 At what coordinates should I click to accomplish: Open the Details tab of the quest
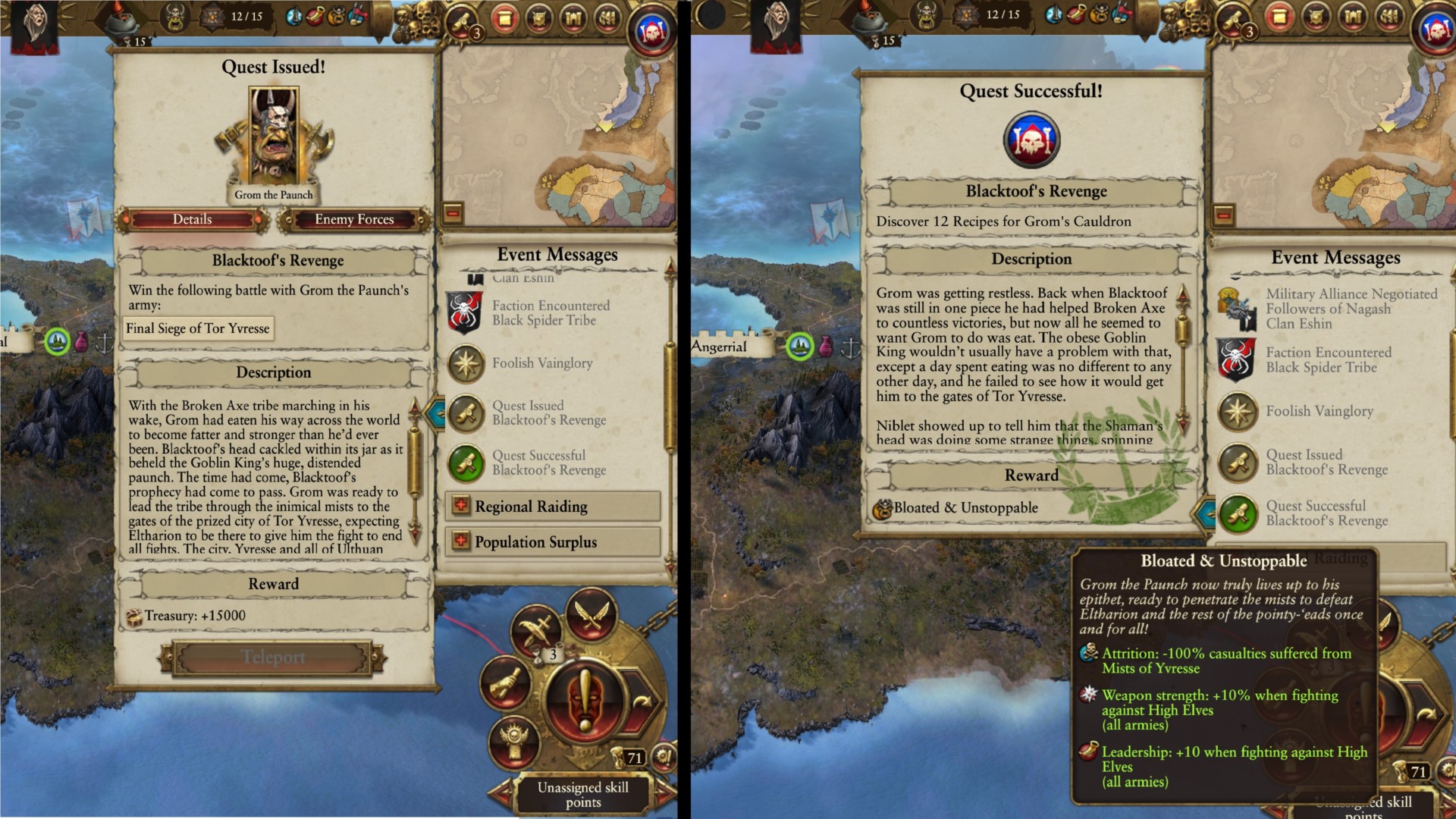[x=193, y=219]
